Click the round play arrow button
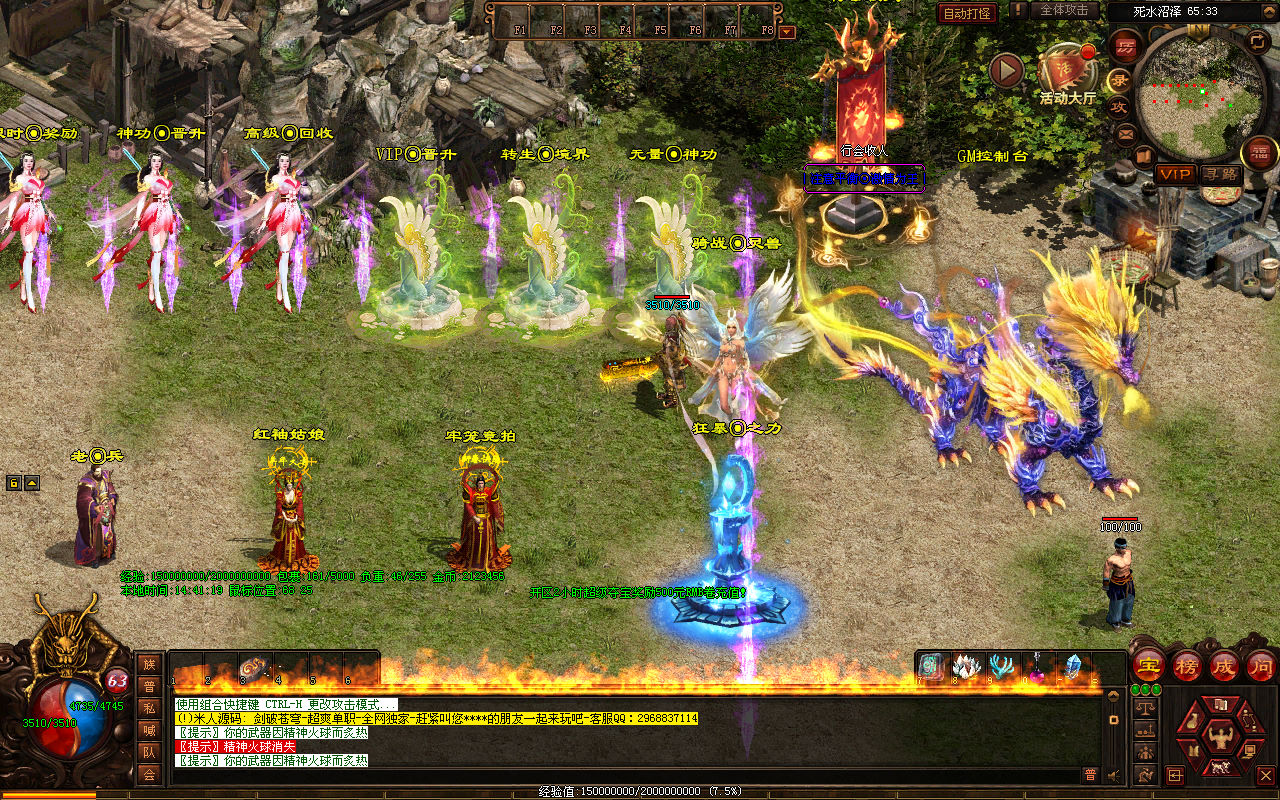Screen dimensions: 1280x800 click(1006, 70)
